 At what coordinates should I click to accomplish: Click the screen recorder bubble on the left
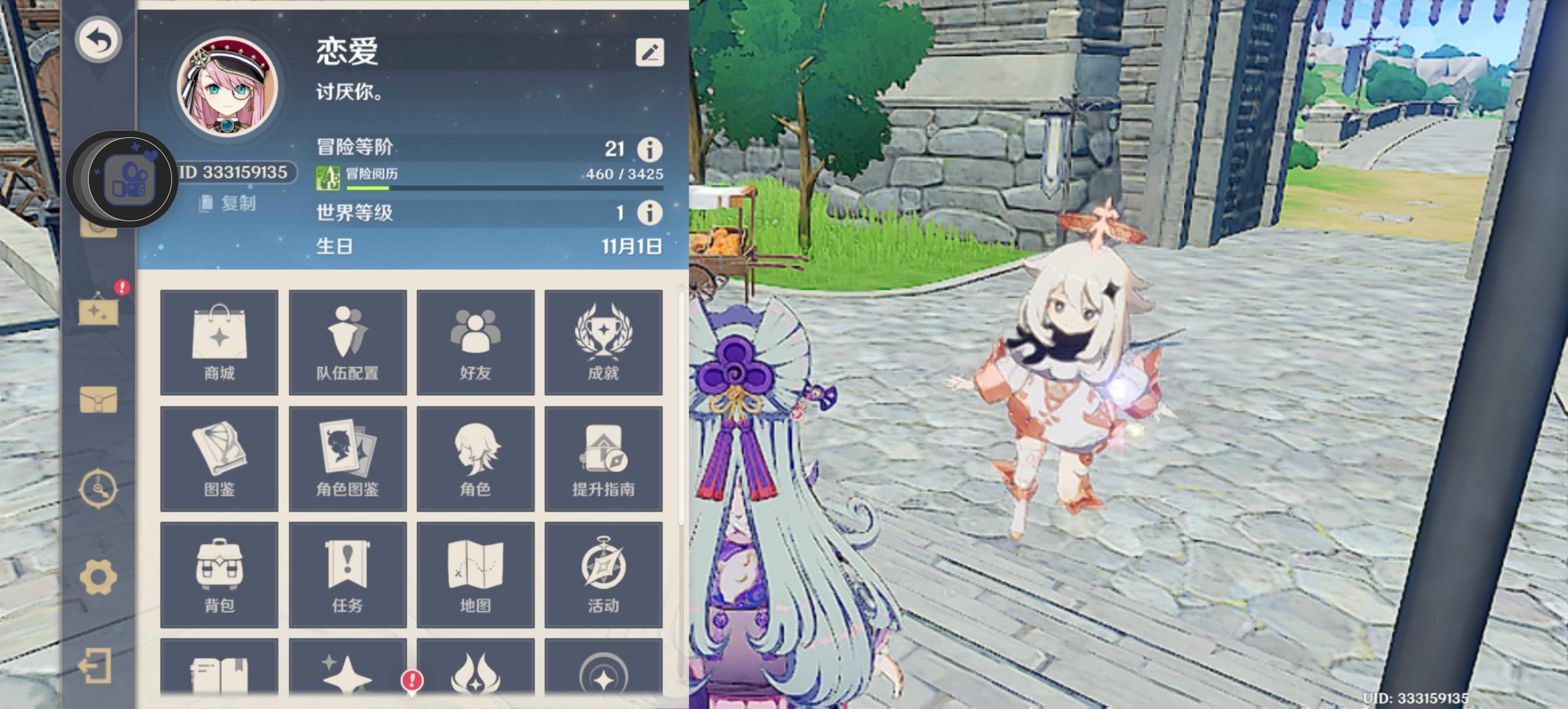[129, 179]
